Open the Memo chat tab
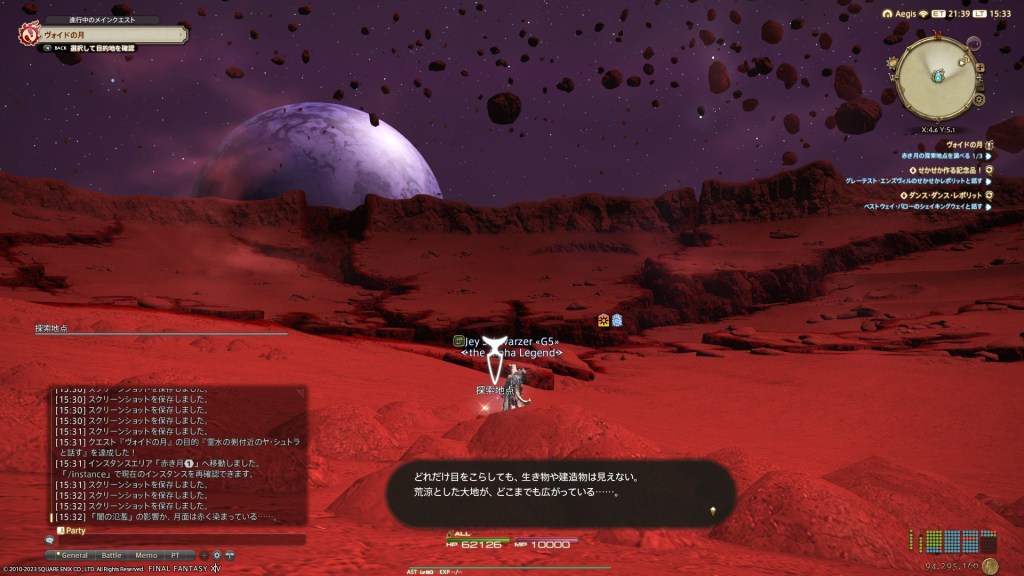The height and width of the screenshot is (576, 1024). coord(146,554)
